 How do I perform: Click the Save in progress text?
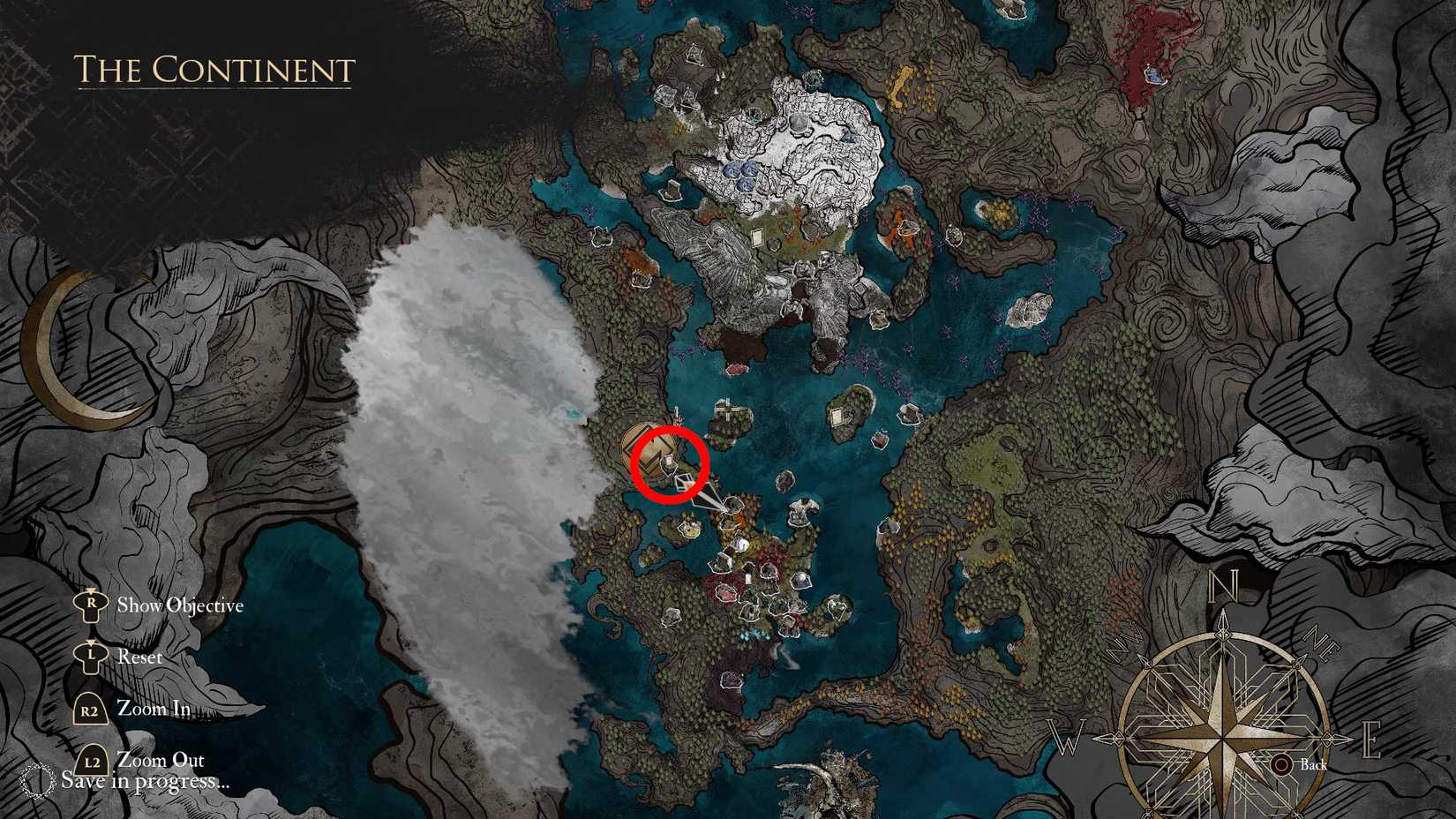(x=146, y=781)
